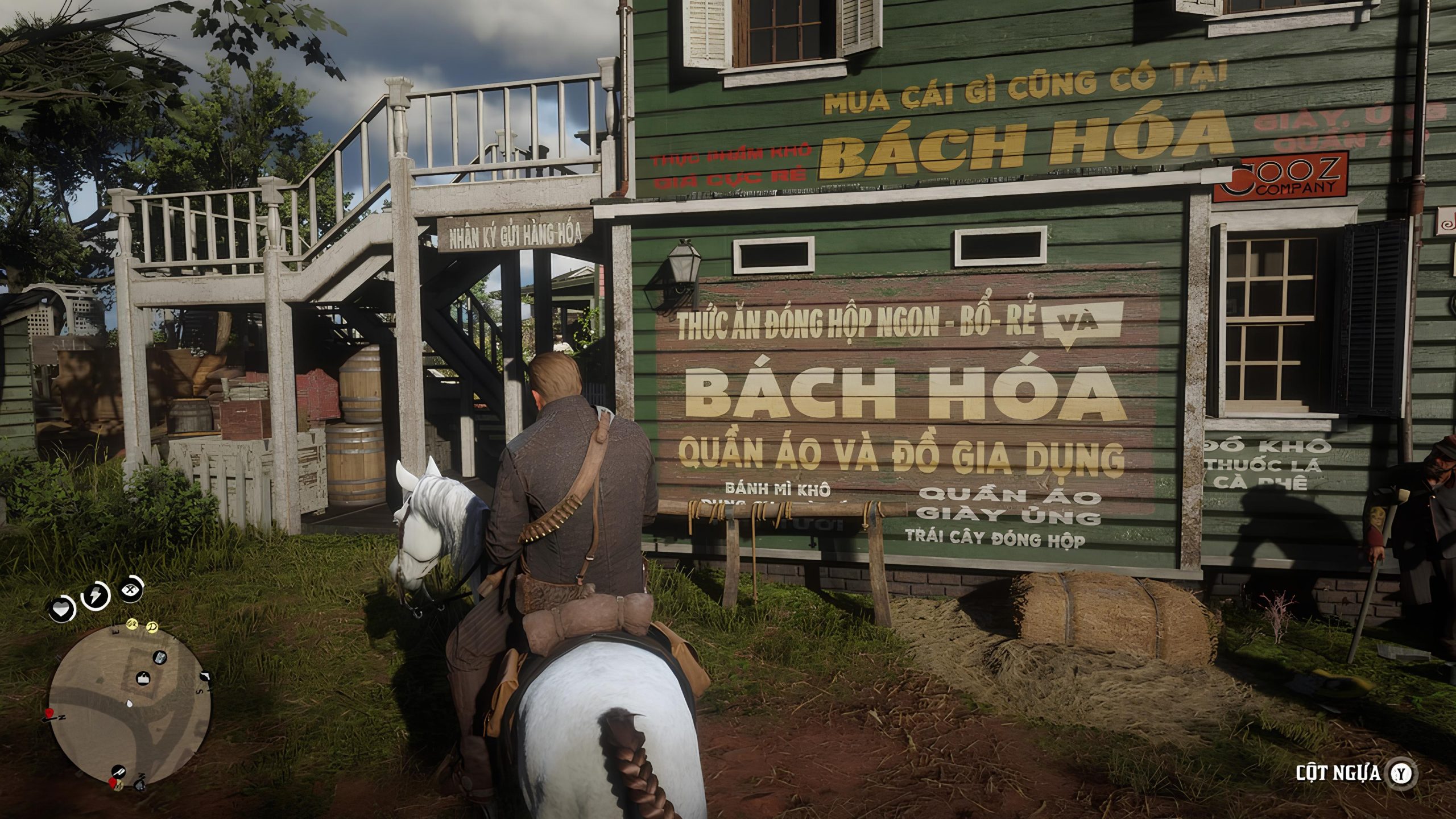Click the white player arrow on the minimap
The image size is (1456, 819).
pyautogui.click(x=129, y=702)
